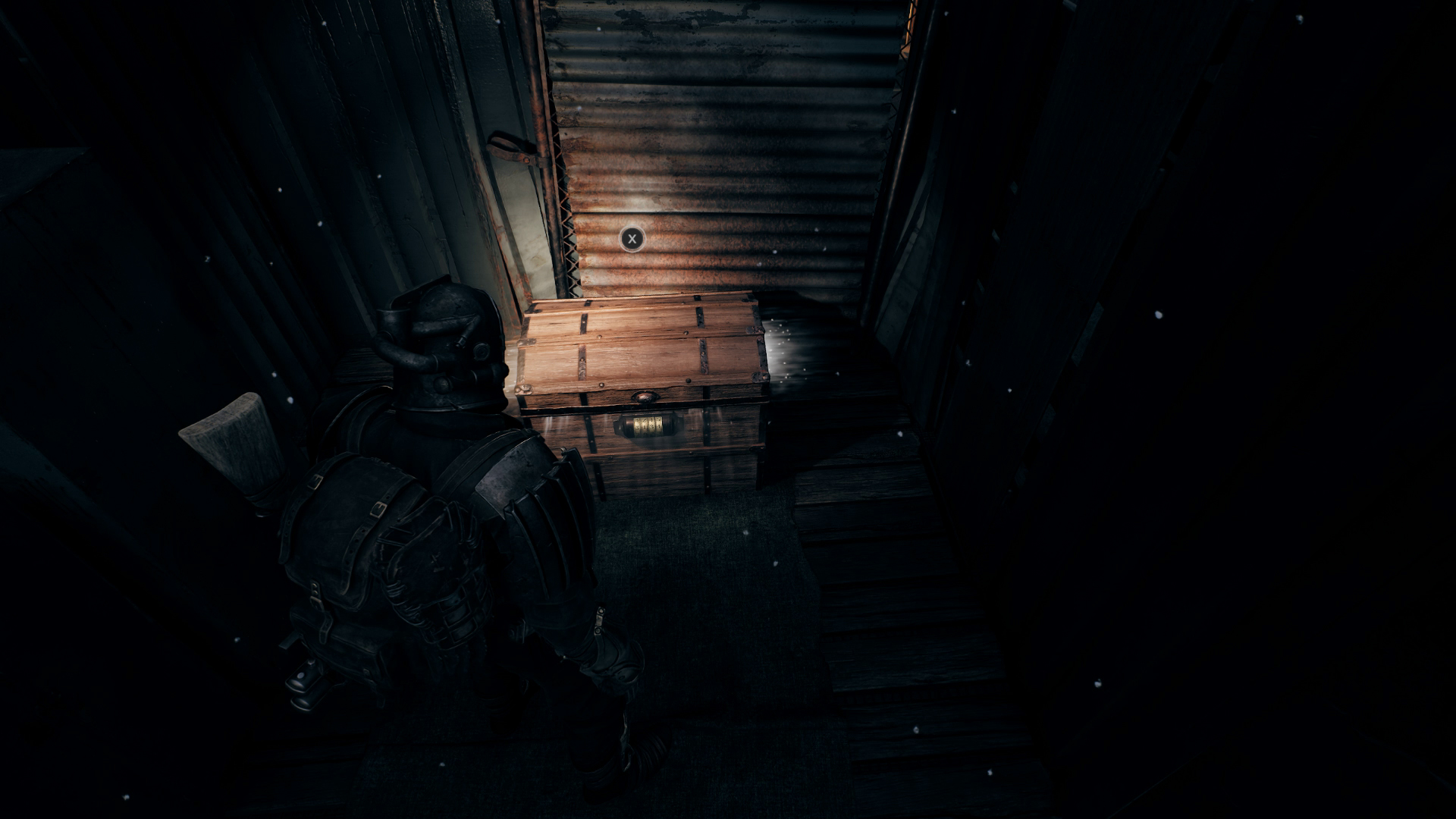This screenshot has height=819, width=1456.
Task: Adjust the third combination lock dial
Action: coord(652,425)
